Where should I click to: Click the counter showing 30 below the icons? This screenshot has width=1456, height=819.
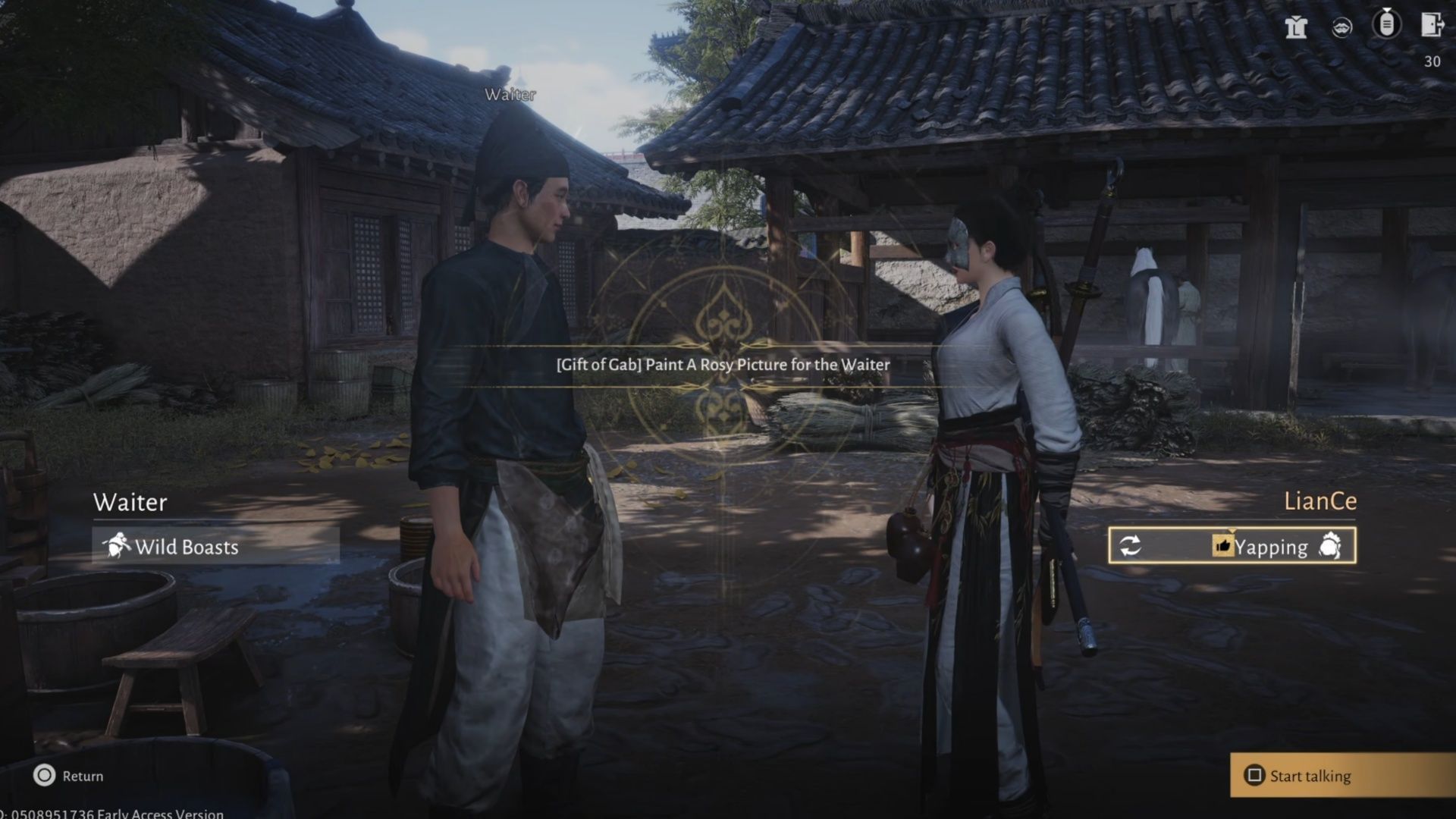coord(1433,62)
